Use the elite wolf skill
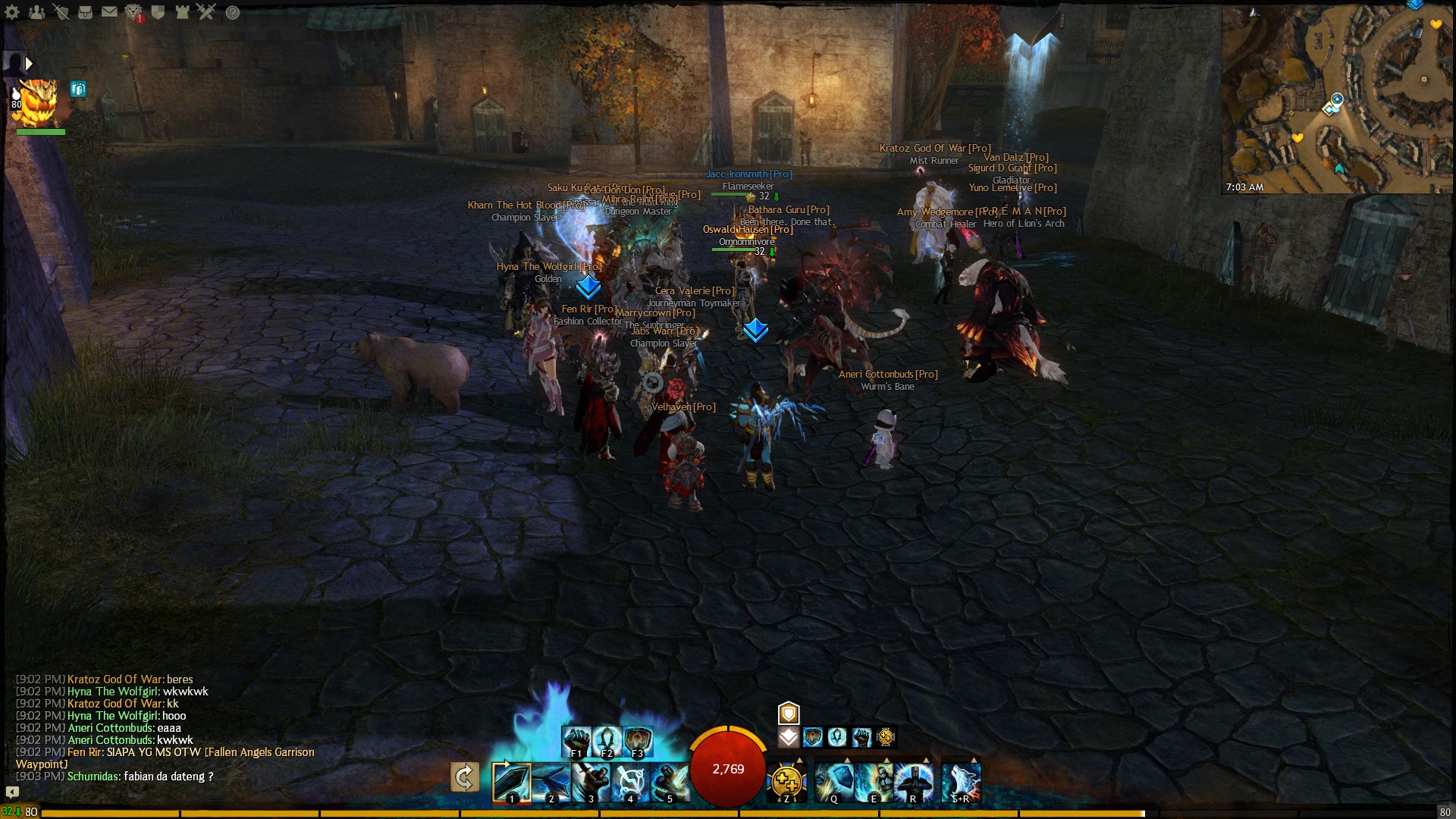 tap(961, 782)
